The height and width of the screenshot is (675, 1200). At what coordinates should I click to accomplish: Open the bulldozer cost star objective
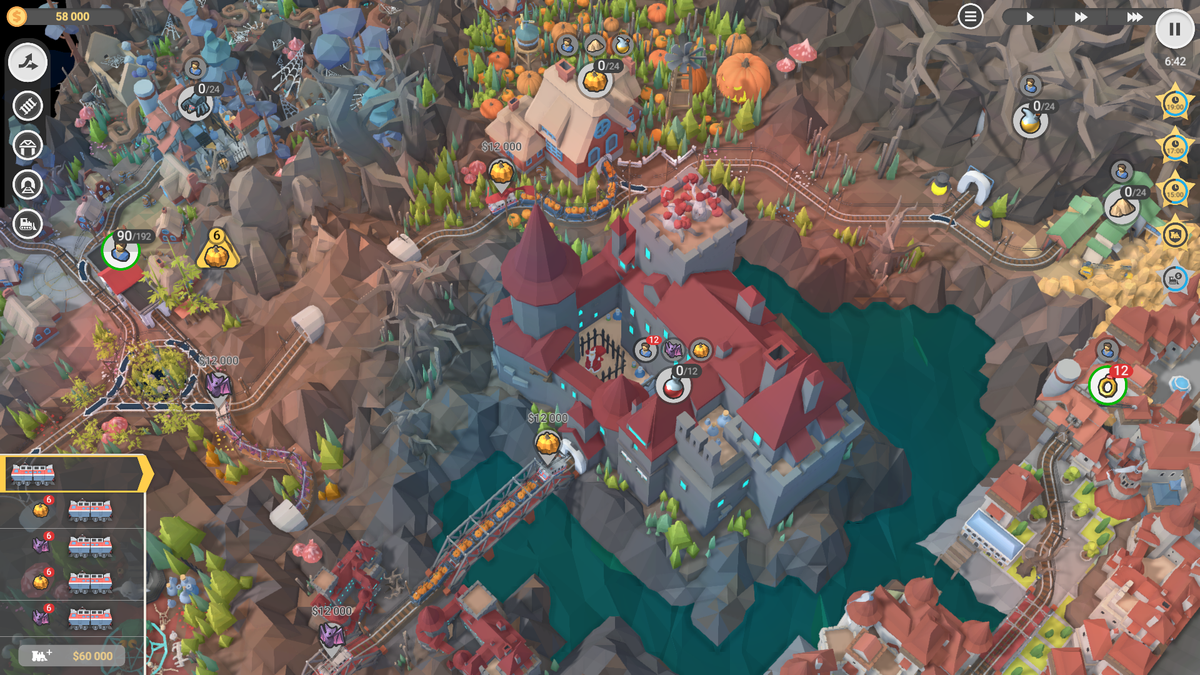[1174, 279]
